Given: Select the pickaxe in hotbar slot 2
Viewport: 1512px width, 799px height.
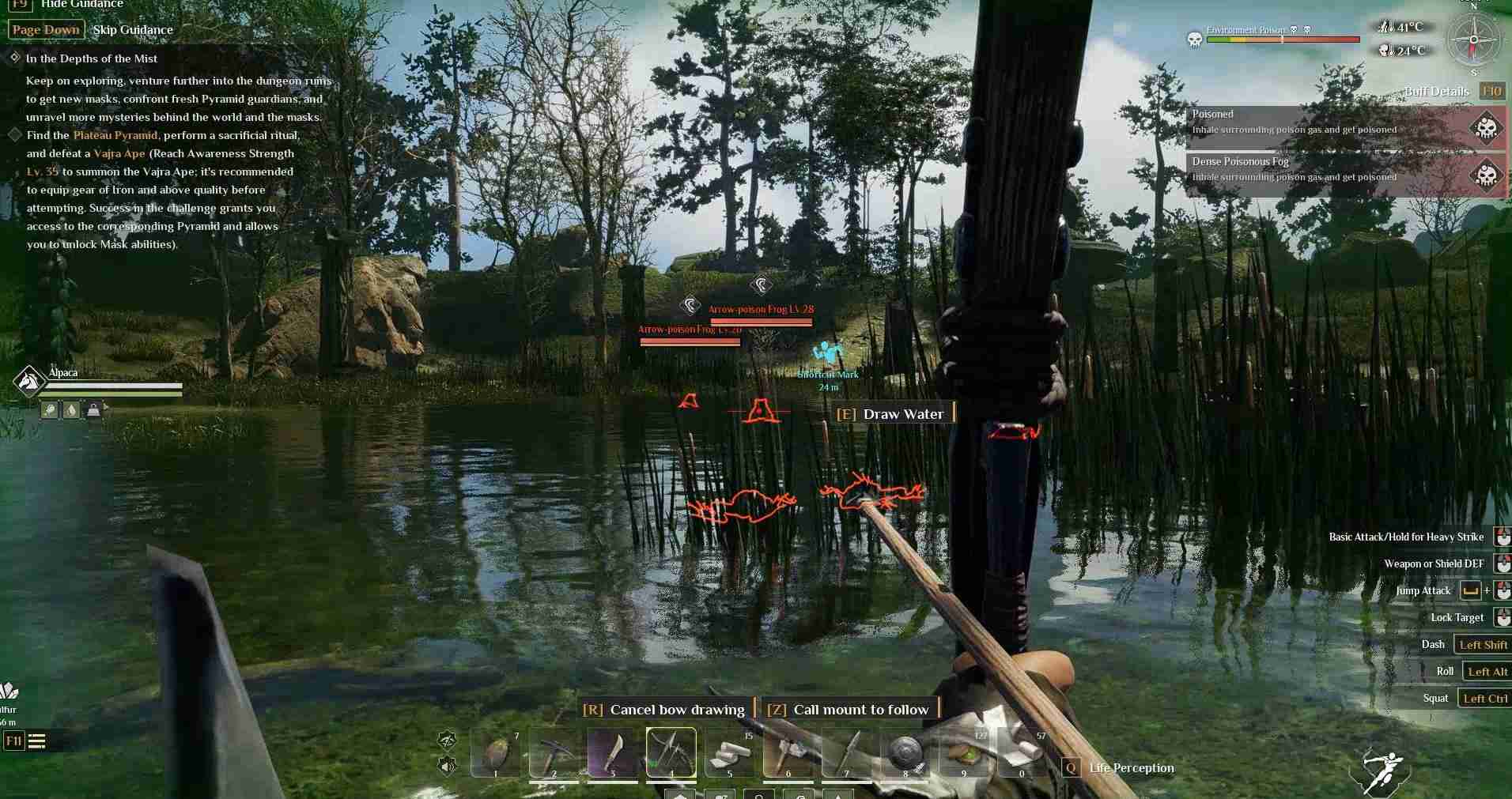Looking at the screenshot, I should point(554,752).
